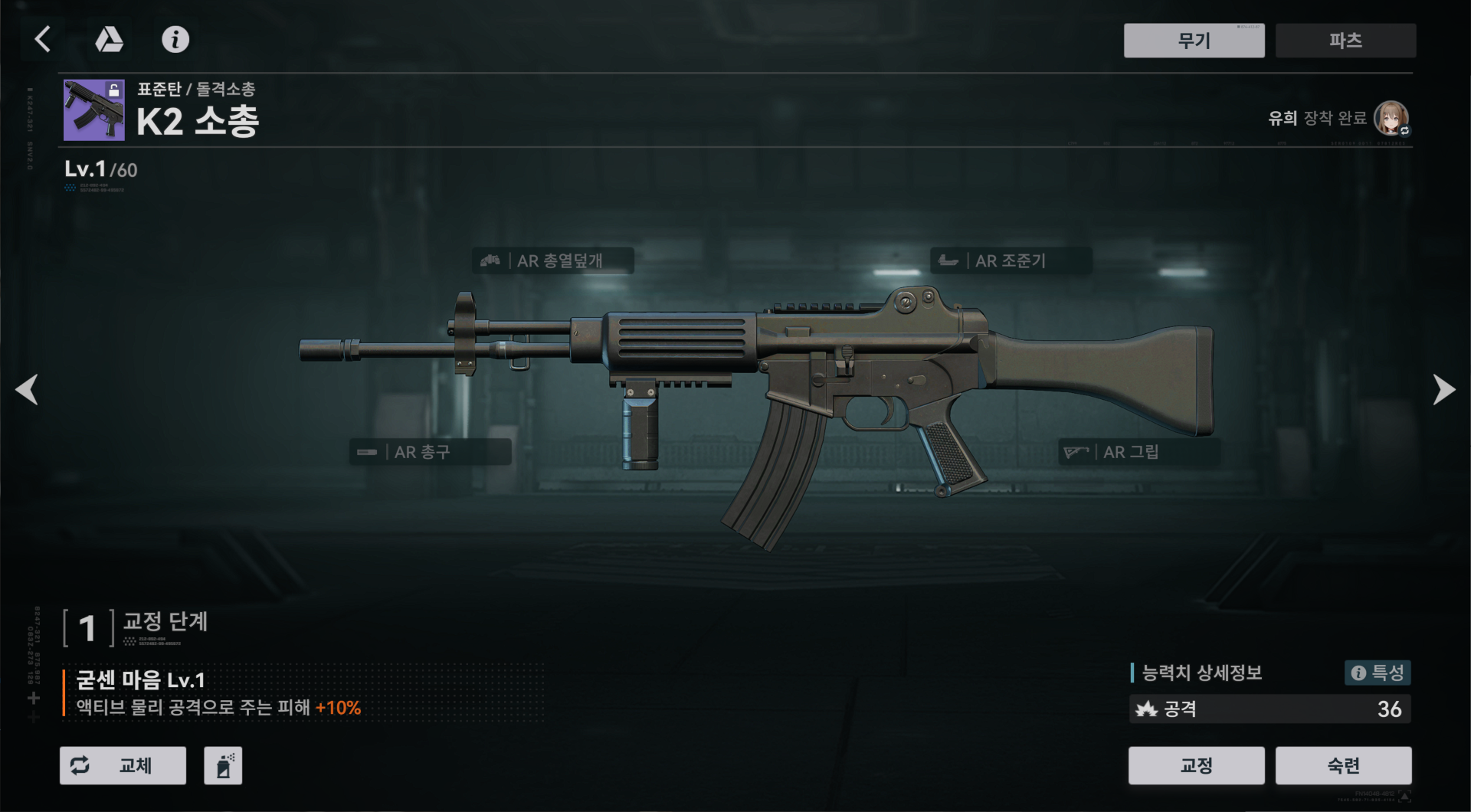View the next weapon
This screenshot has height=812, width=1471.
point(1443,389)
